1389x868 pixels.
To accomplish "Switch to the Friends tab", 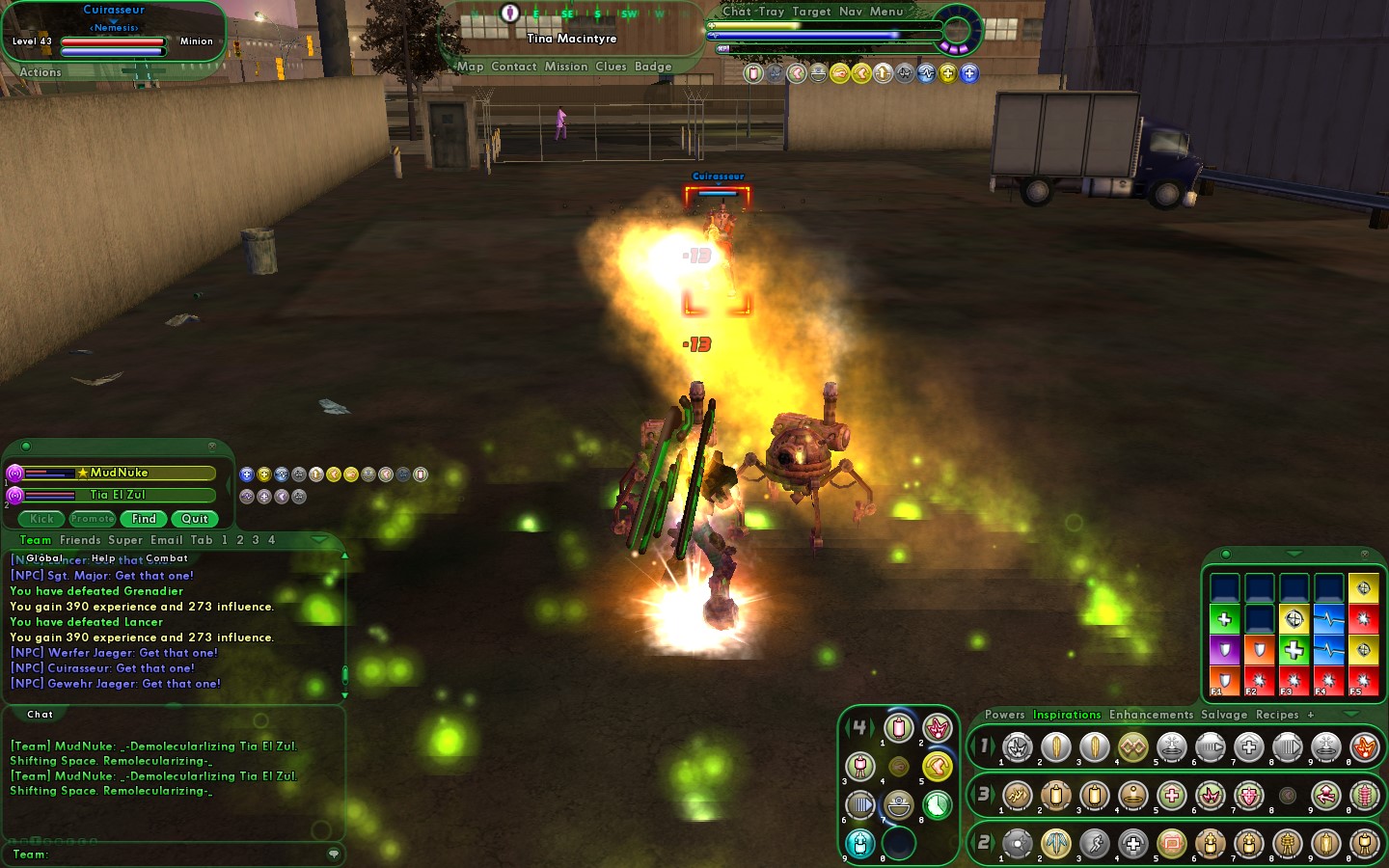I will pos(80,540).
